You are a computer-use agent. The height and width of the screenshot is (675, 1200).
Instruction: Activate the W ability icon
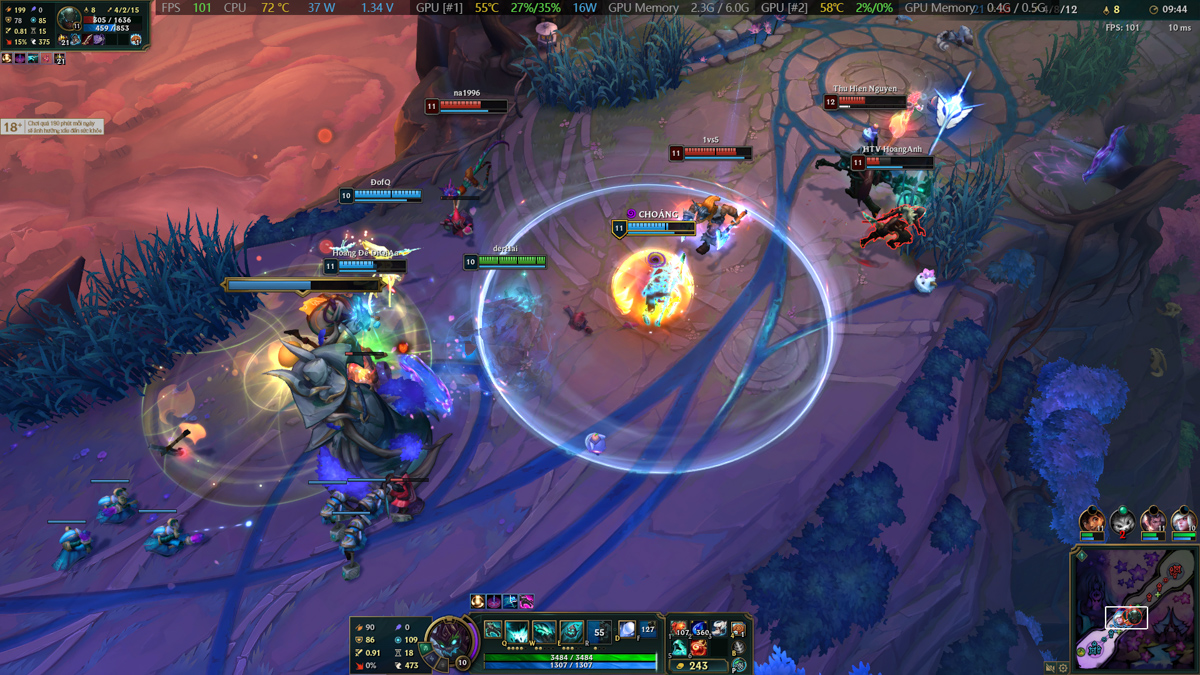coord(544,632)
